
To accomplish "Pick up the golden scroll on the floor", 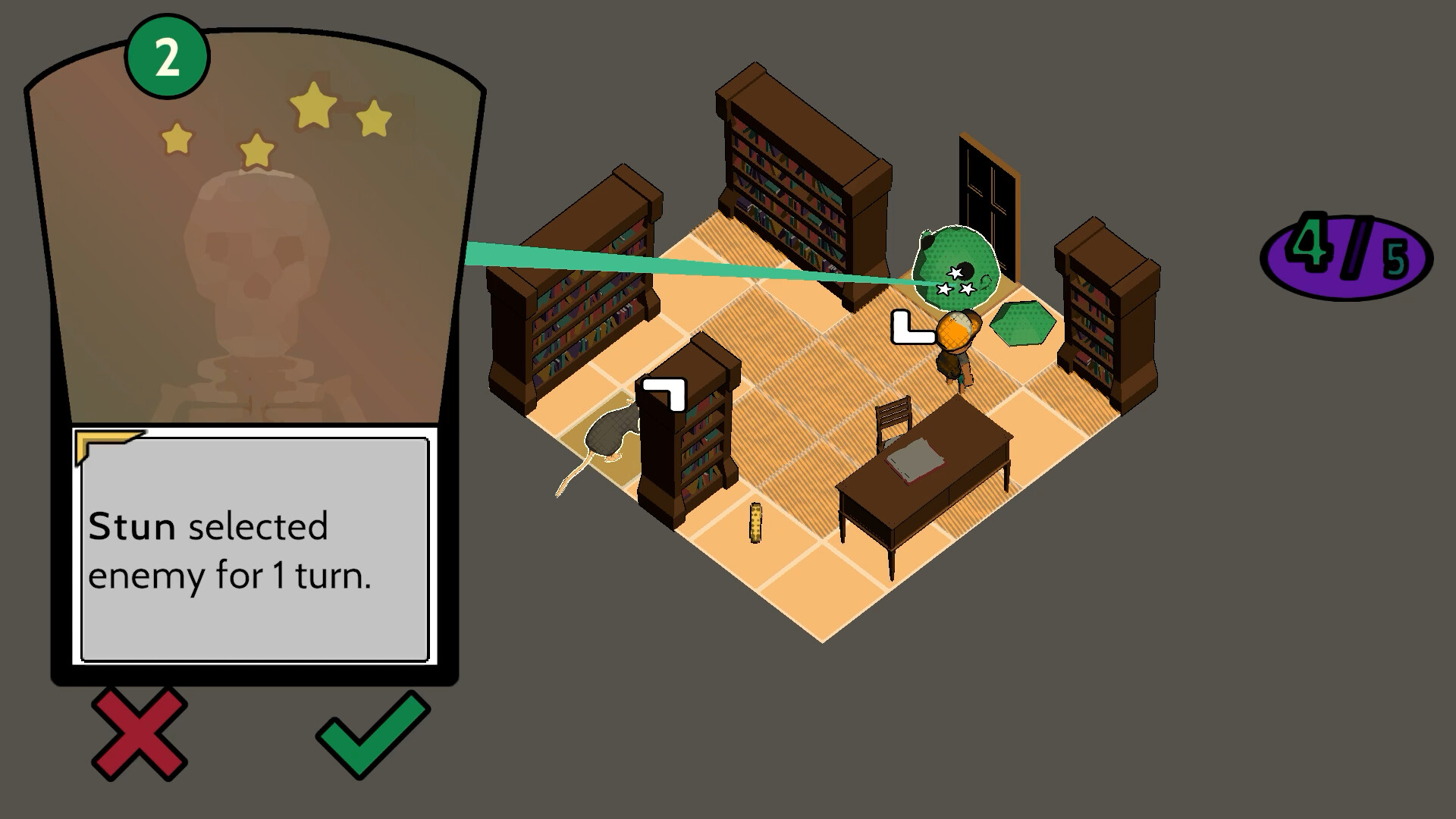I will pos(756,525).
